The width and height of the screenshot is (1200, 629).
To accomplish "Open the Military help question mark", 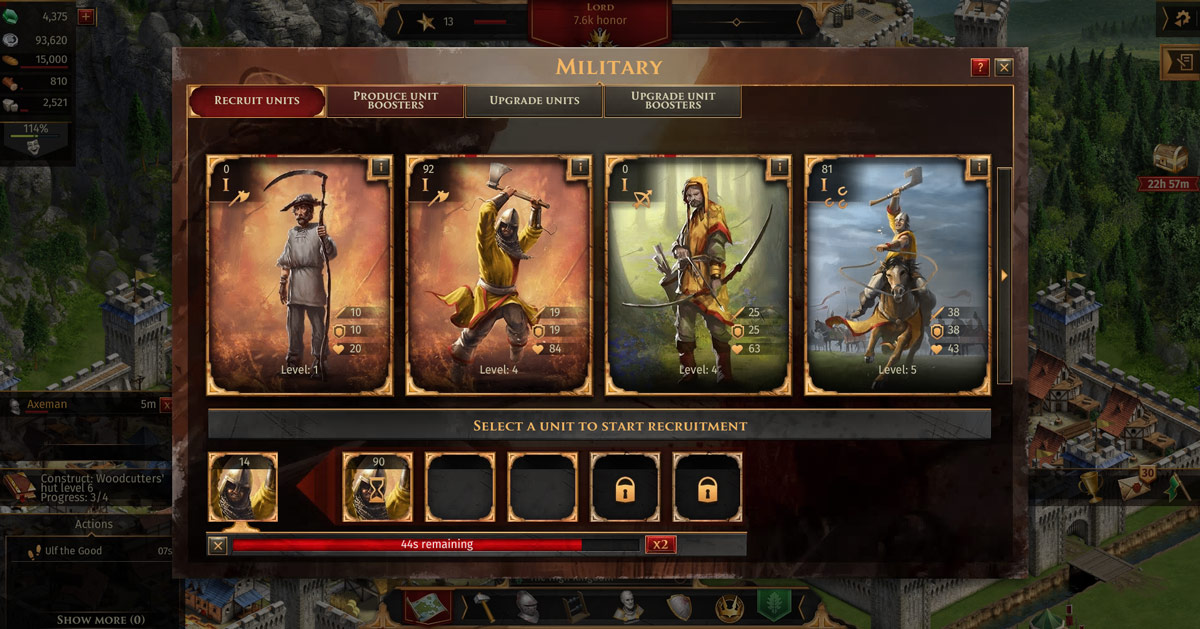I will [980, 67].
